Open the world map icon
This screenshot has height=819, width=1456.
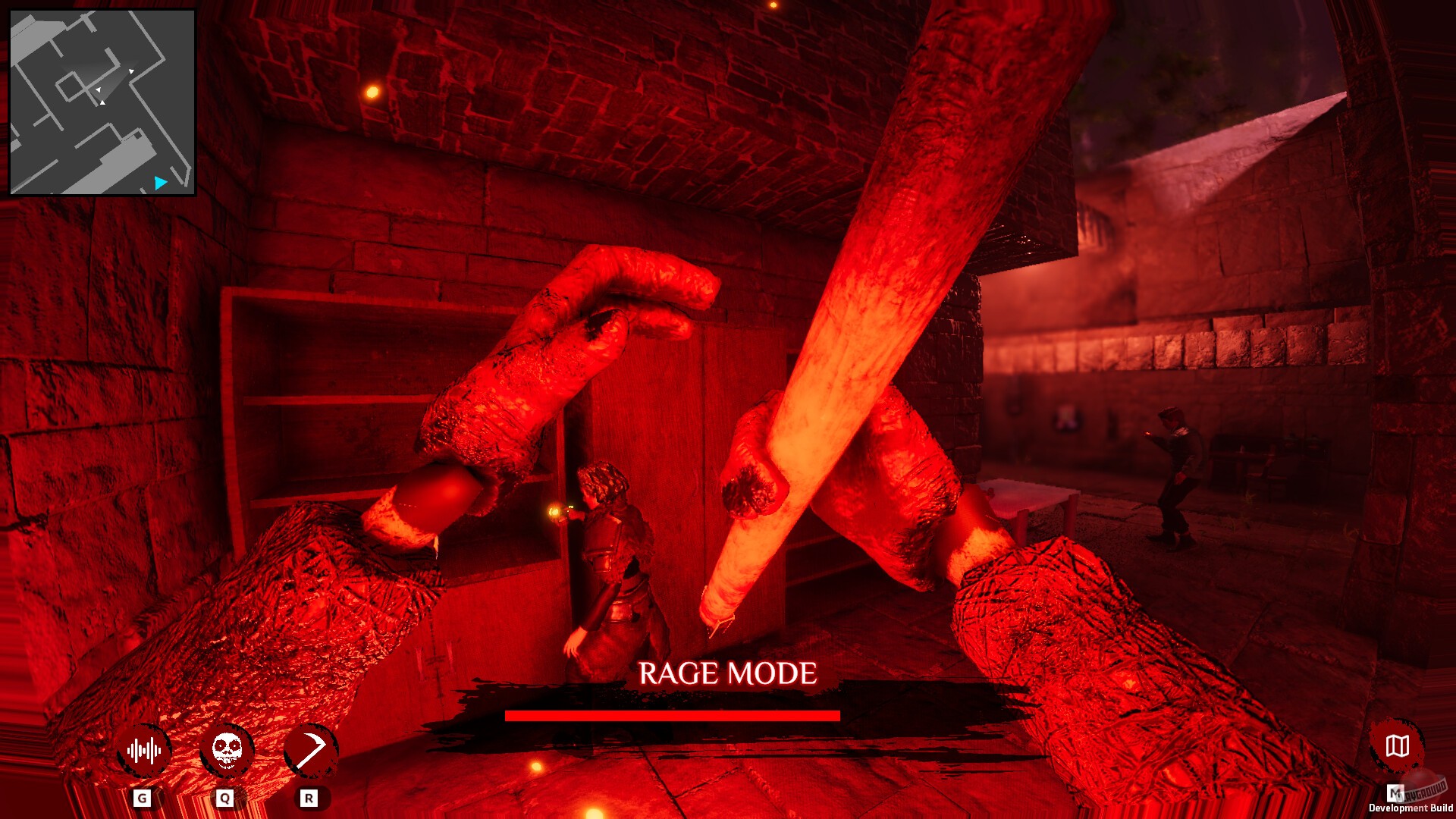coord(1398,746)
